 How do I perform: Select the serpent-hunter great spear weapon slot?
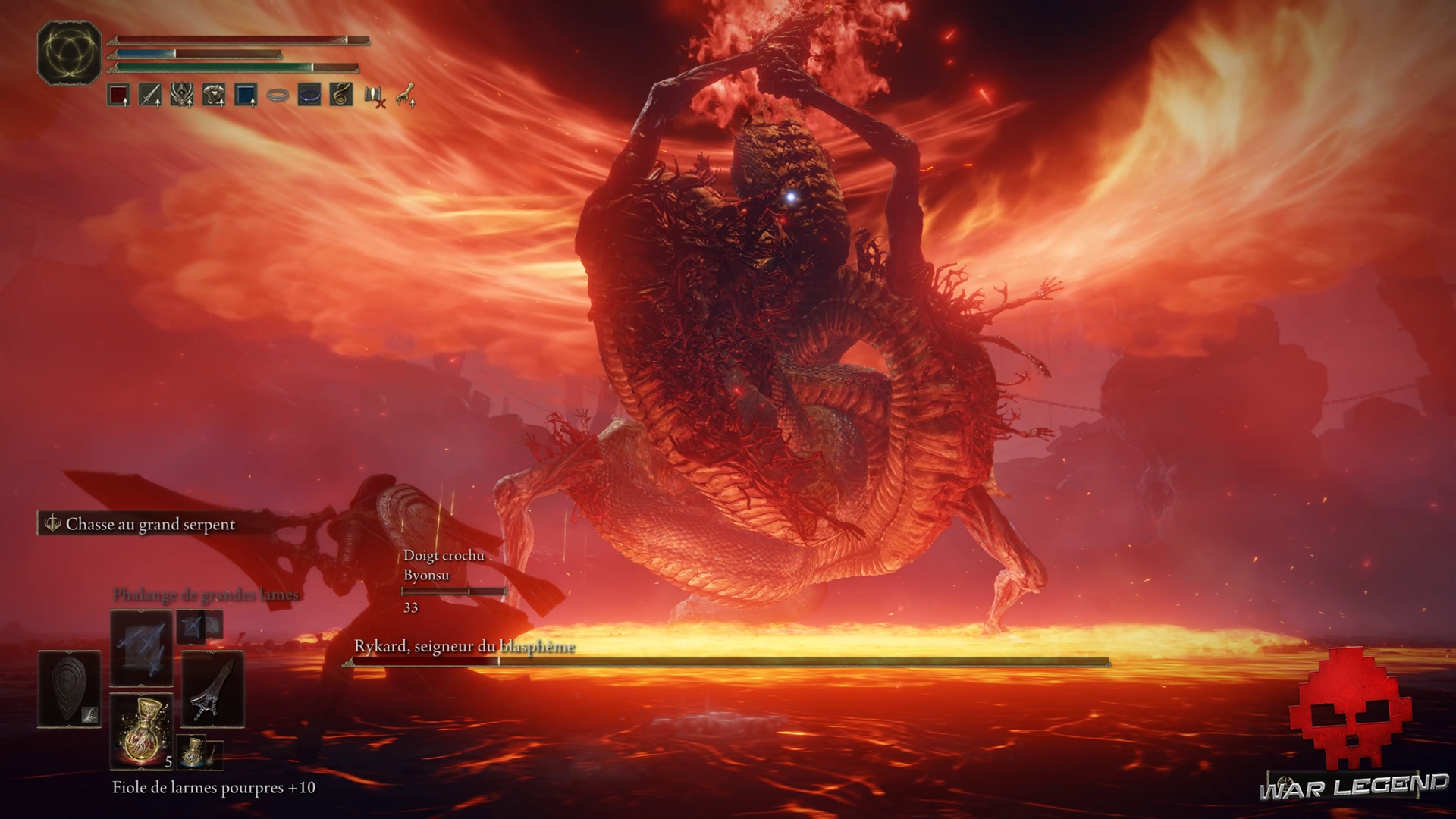click(213, 689)
